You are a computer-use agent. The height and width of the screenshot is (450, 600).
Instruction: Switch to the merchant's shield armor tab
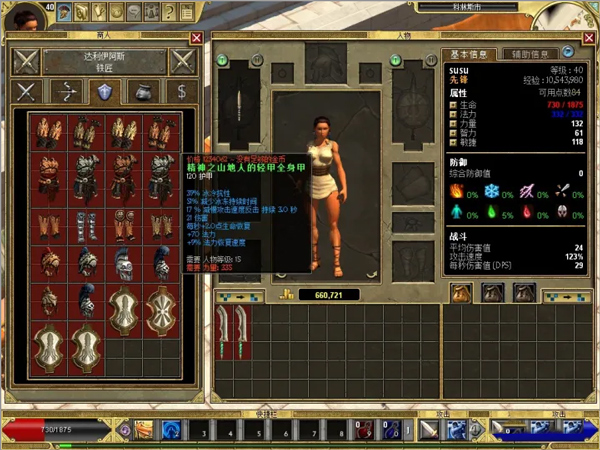point(103,92)
